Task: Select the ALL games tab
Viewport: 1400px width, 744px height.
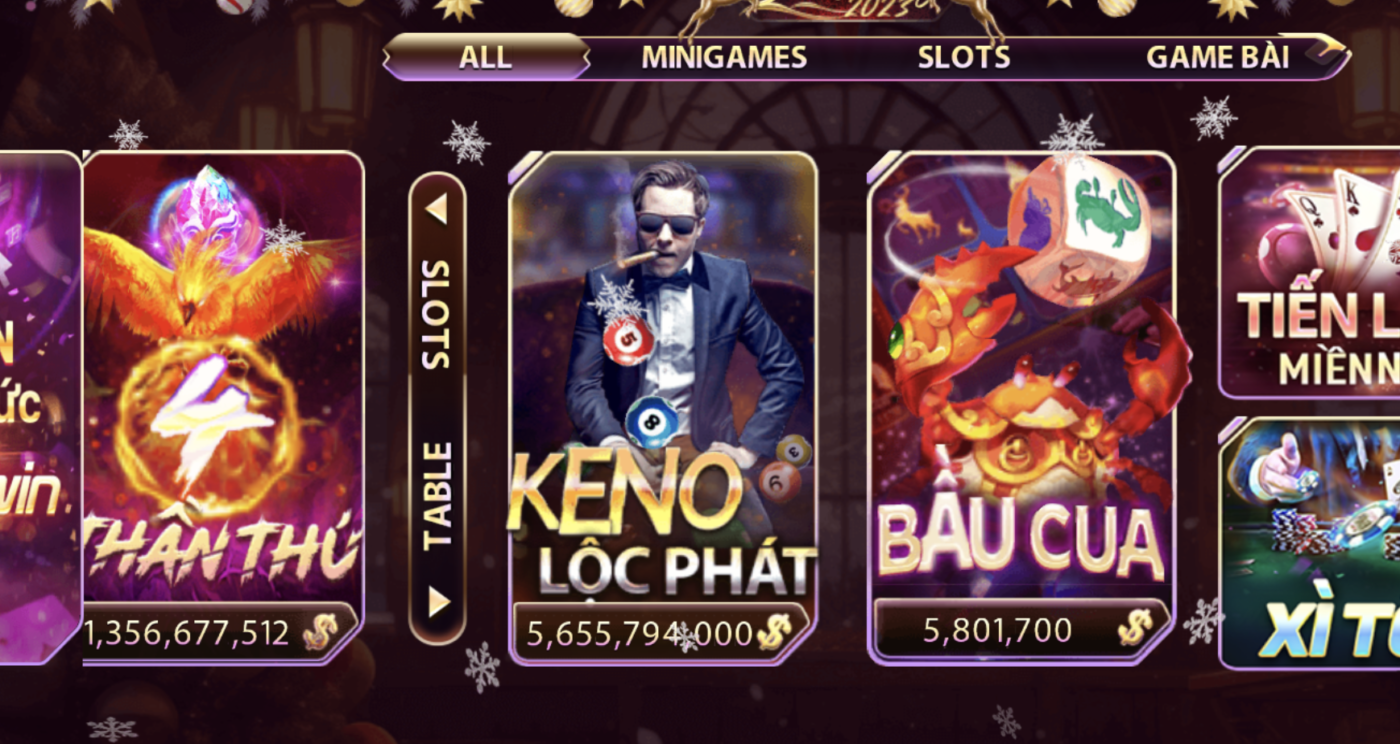Action: tap(484, 57)
